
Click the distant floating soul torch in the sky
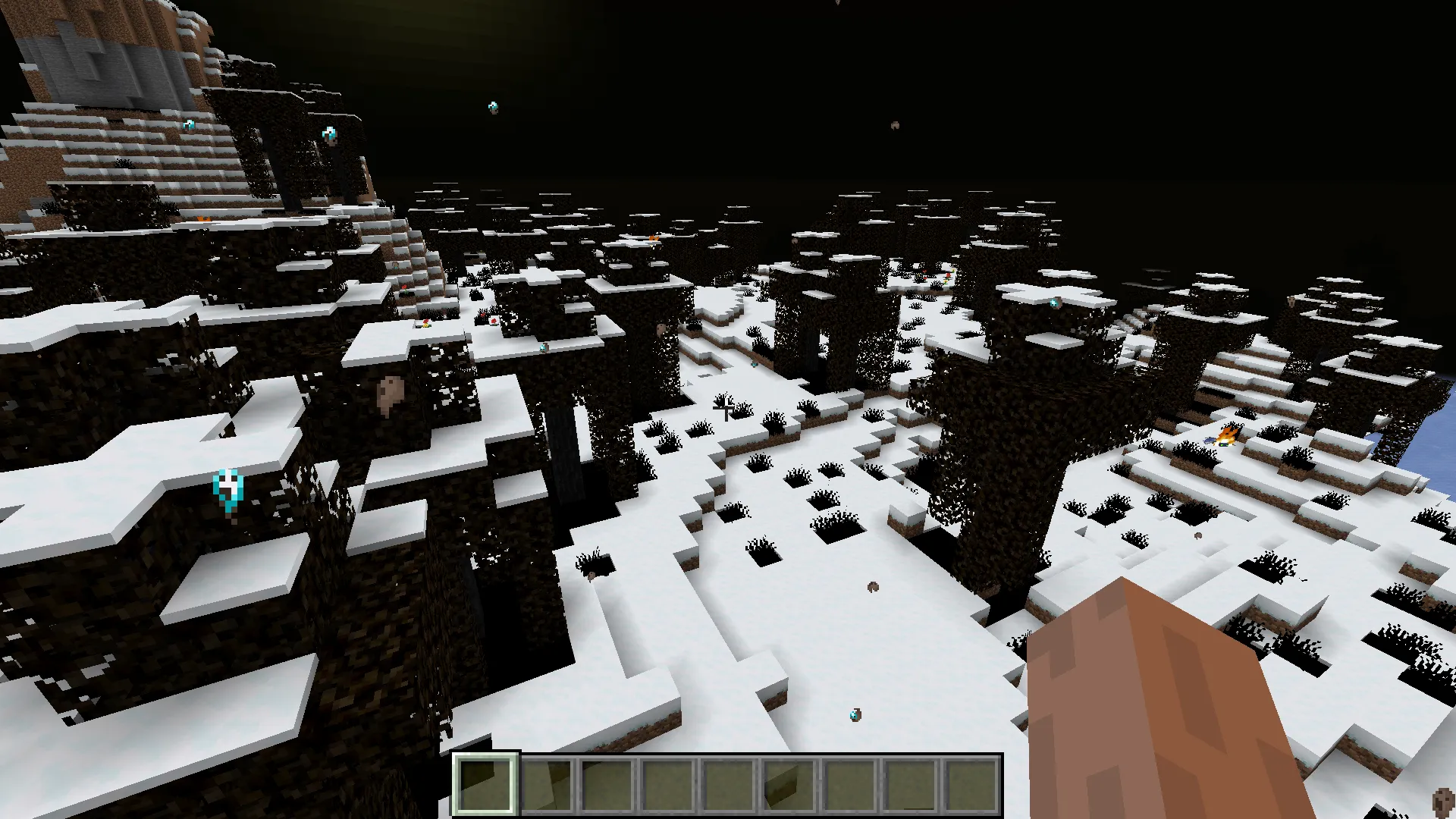click(x=492, y=106)
